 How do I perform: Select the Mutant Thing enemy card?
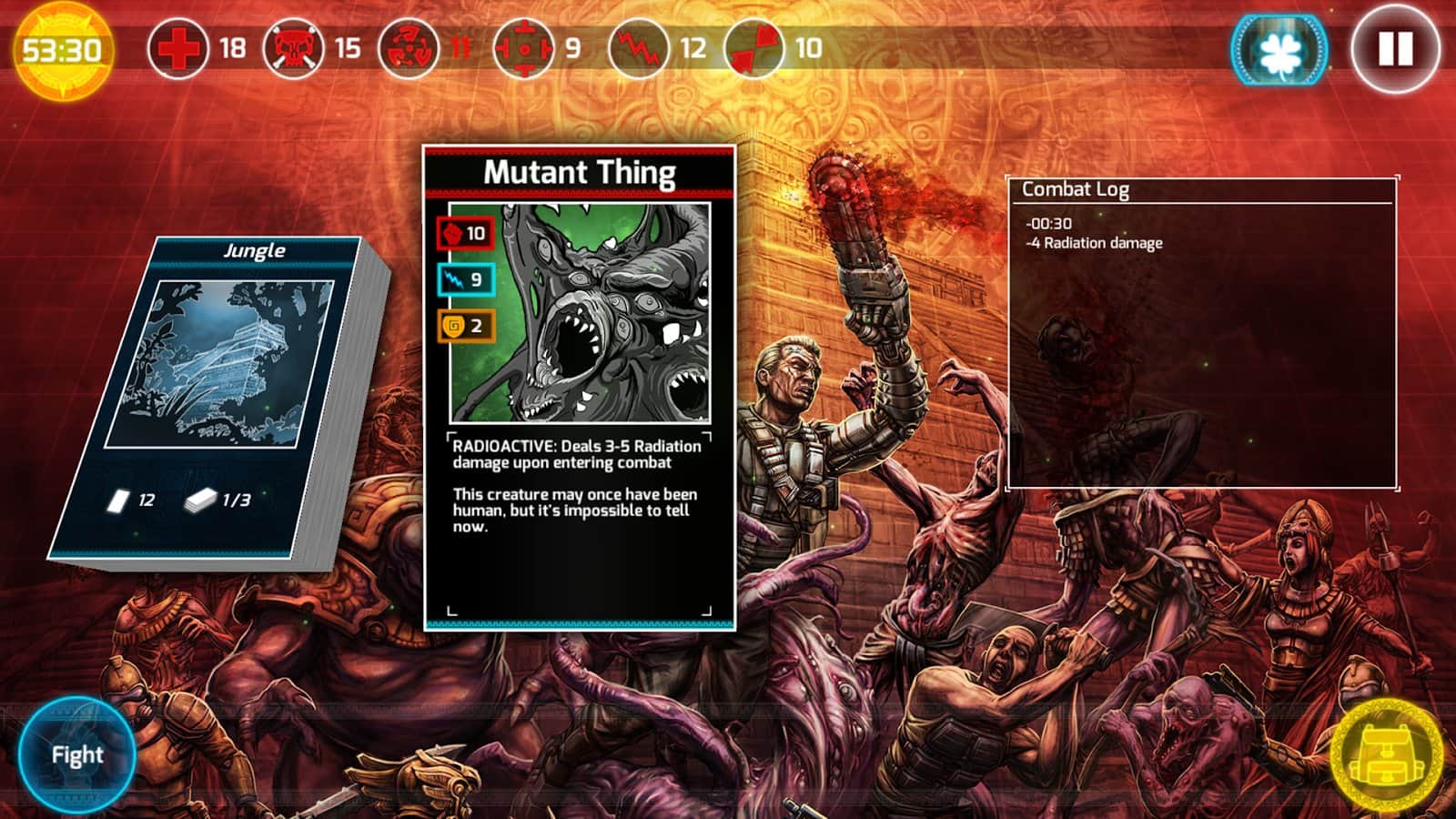tap(580, 387)
